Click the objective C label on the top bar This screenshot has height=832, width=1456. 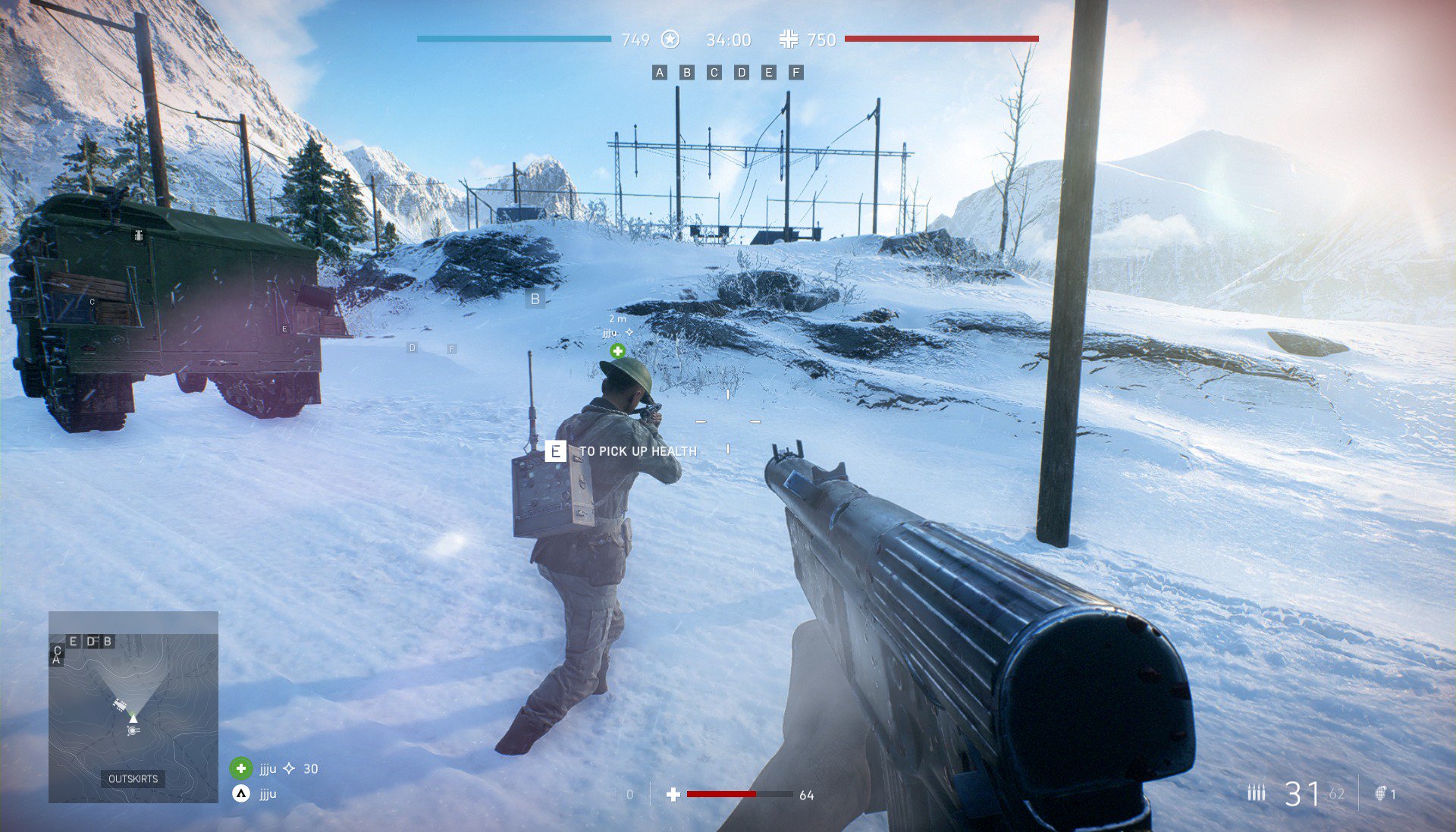[713, 73]
